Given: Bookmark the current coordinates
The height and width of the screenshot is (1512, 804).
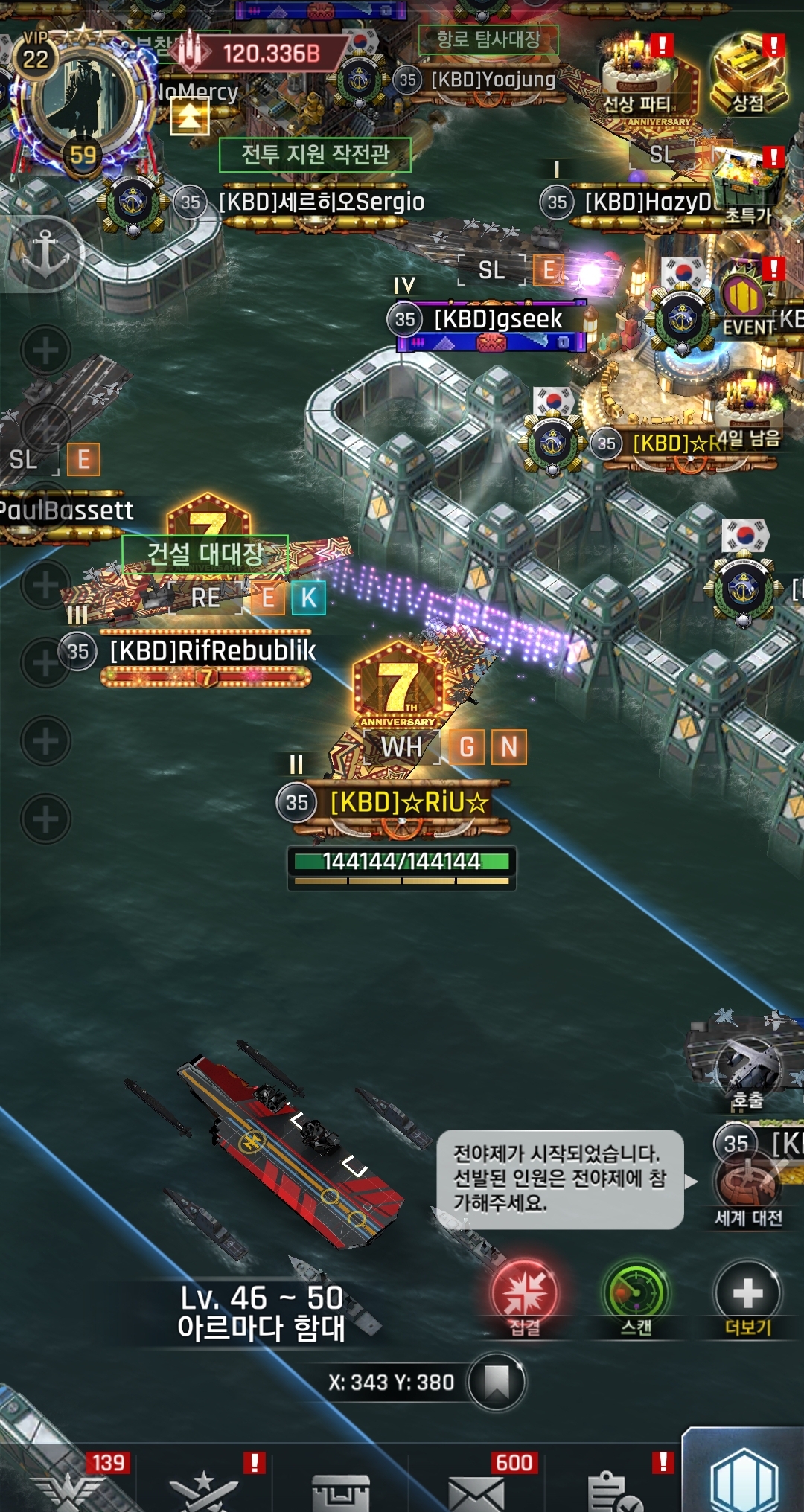Looking at the screenshot, I should pos(497,1382).
